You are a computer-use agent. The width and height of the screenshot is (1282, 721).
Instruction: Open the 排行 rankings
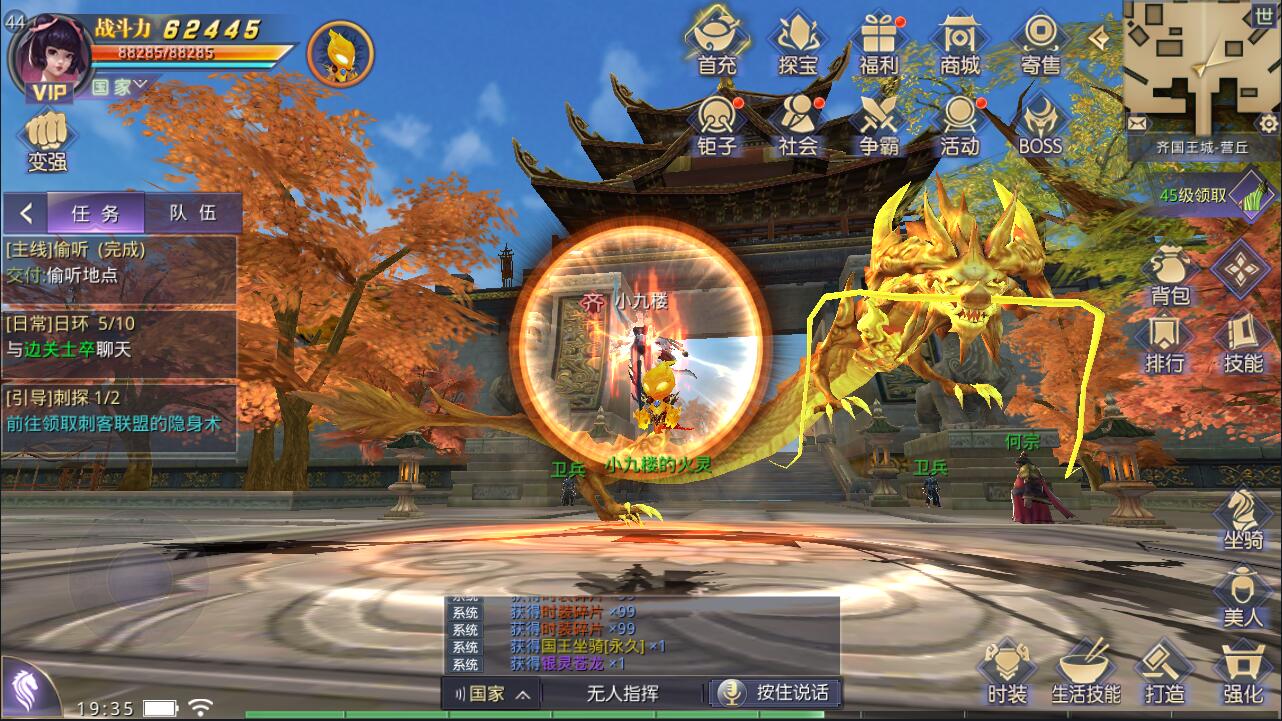coord(1165,343)
